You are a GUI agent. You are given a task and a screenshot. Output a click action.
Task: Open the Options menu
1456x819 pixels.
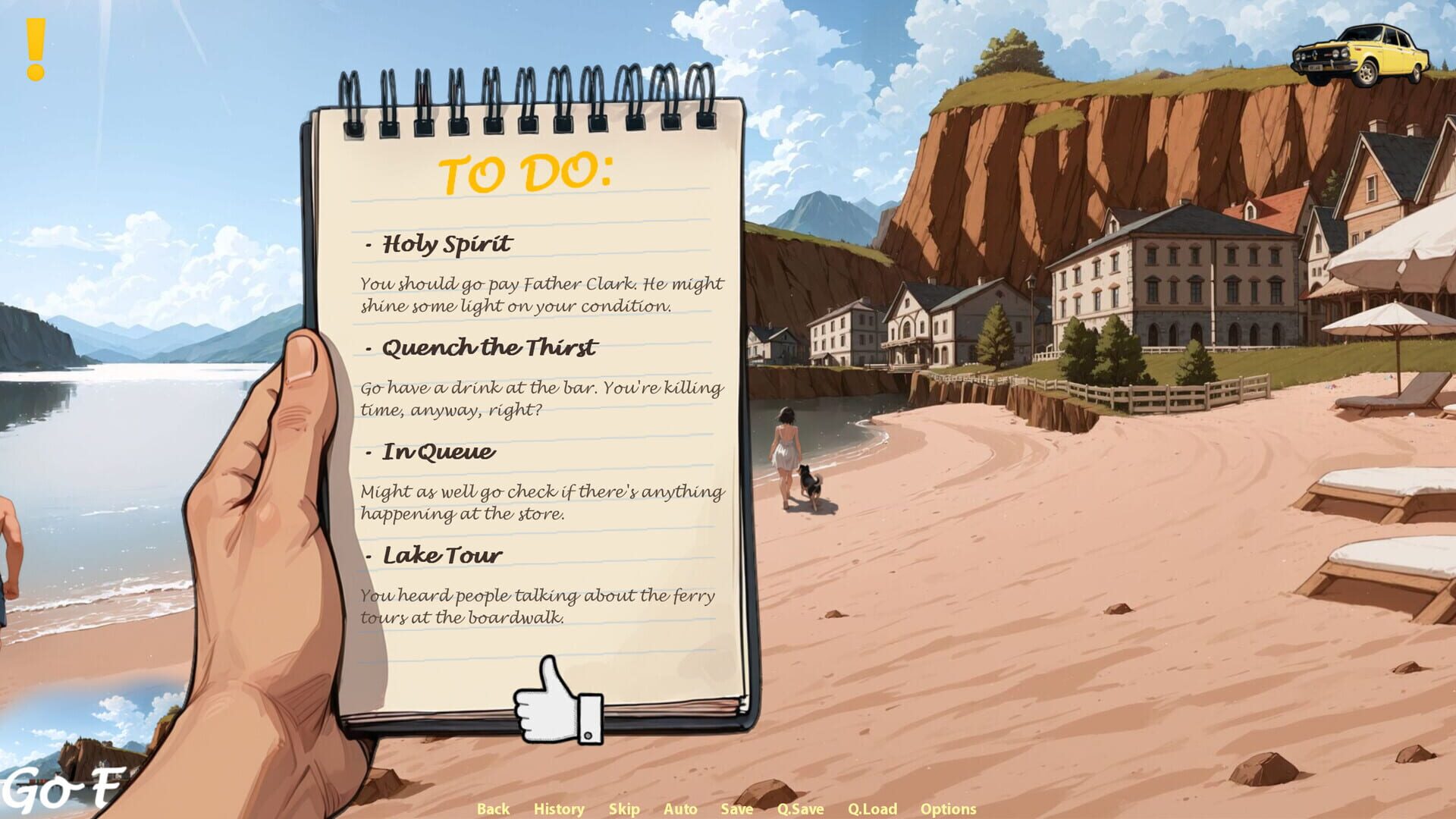coord(949,808)
